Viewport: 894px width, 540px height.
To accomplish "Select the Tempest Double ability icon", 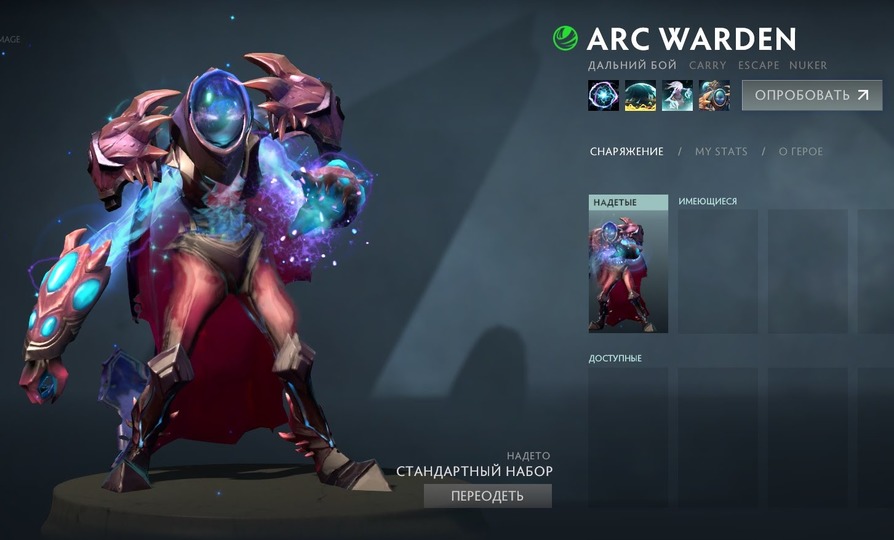I will pos(714,95).
